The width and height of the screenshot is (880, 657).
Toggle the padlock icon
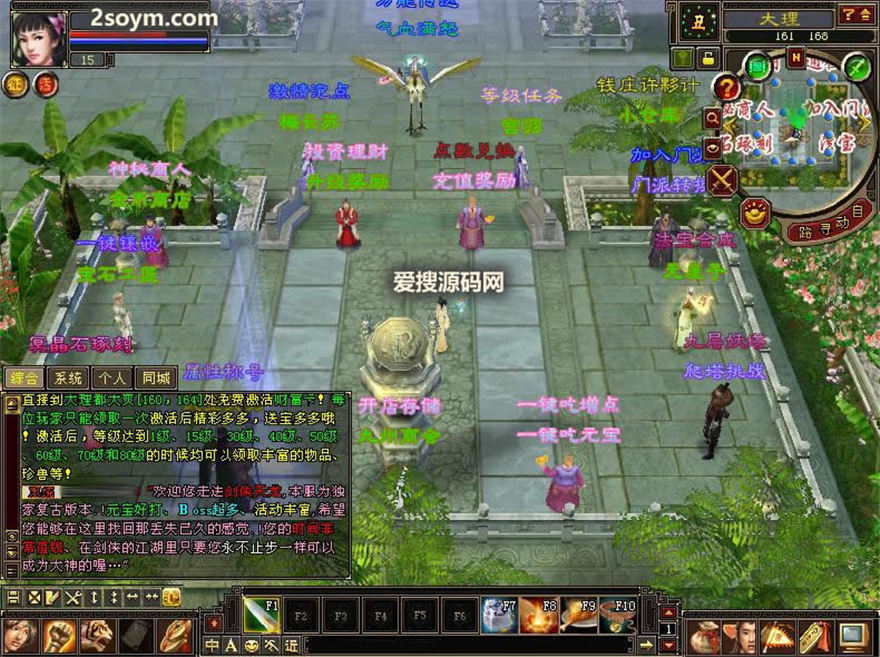pos(708,58)
